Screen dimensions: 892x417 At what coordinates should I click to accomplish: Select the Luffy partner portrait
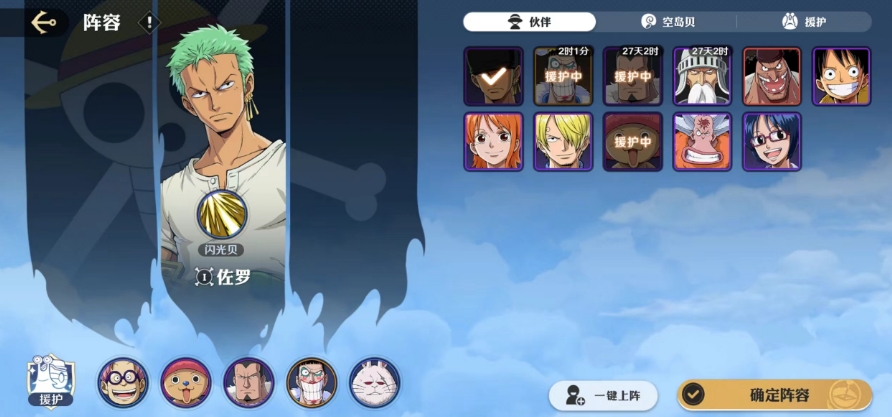click(841, 76)
